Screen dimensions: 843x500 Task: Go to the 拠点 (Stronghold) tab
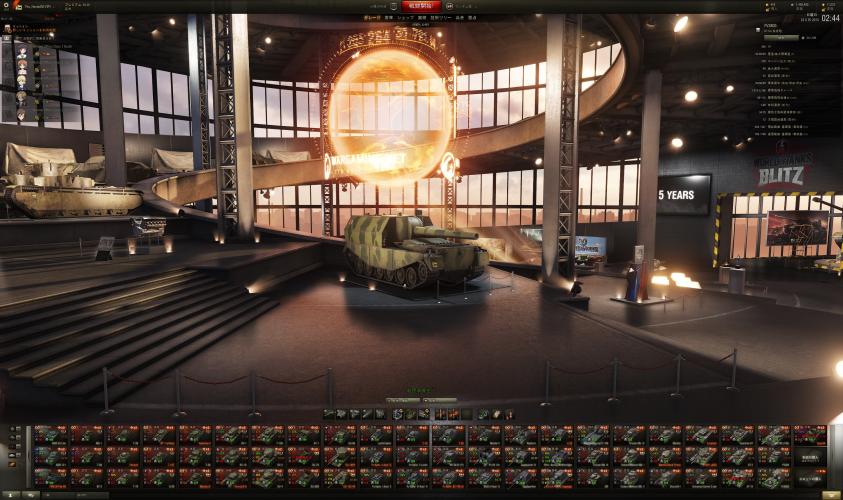pos(472,18)
